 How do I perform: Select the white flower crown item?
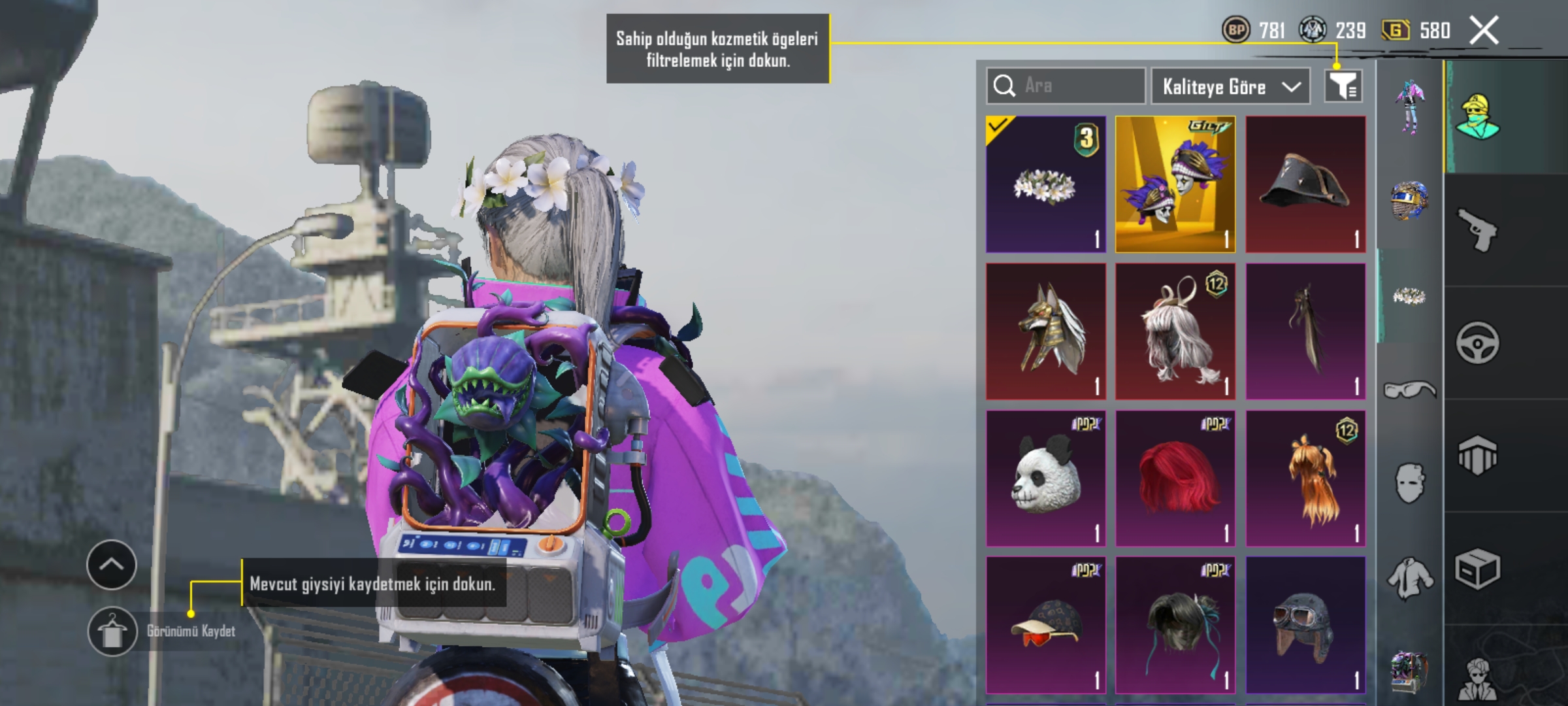click(1045, 184)
